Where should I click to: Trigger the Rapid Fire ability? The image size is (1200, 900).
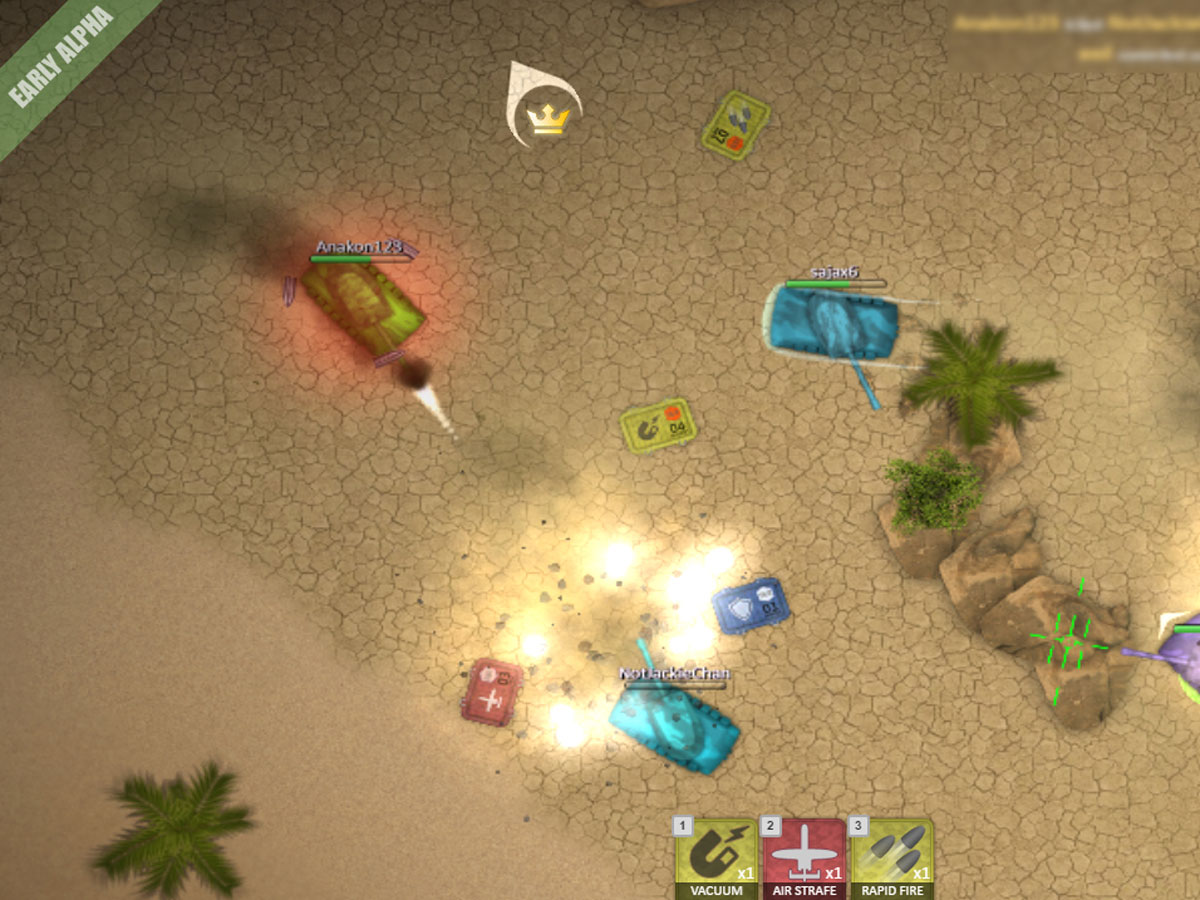point(891,856)
